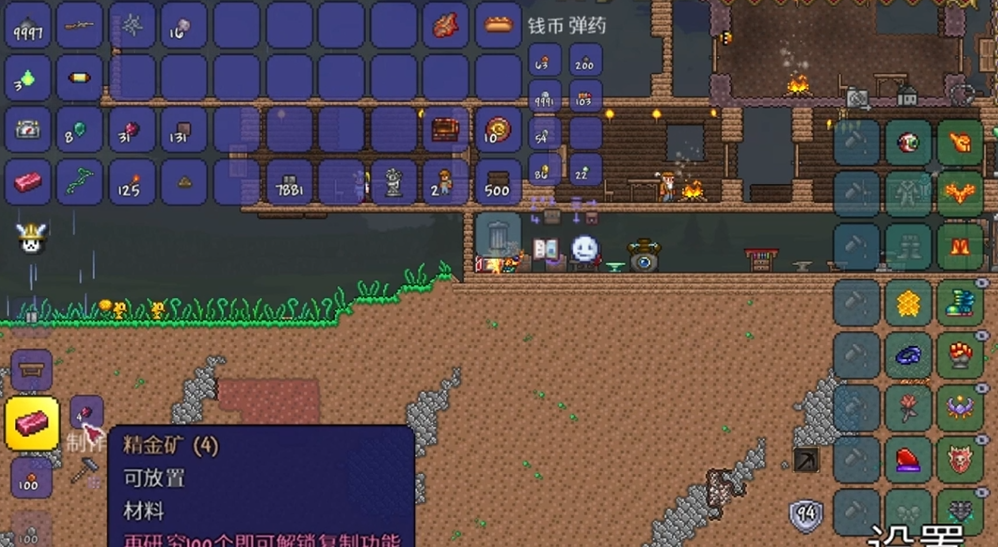The height and width of the screenshot is (547, 998).
Task: Click the green frog boots accessory slot
Action: click(x=960, y=301)
